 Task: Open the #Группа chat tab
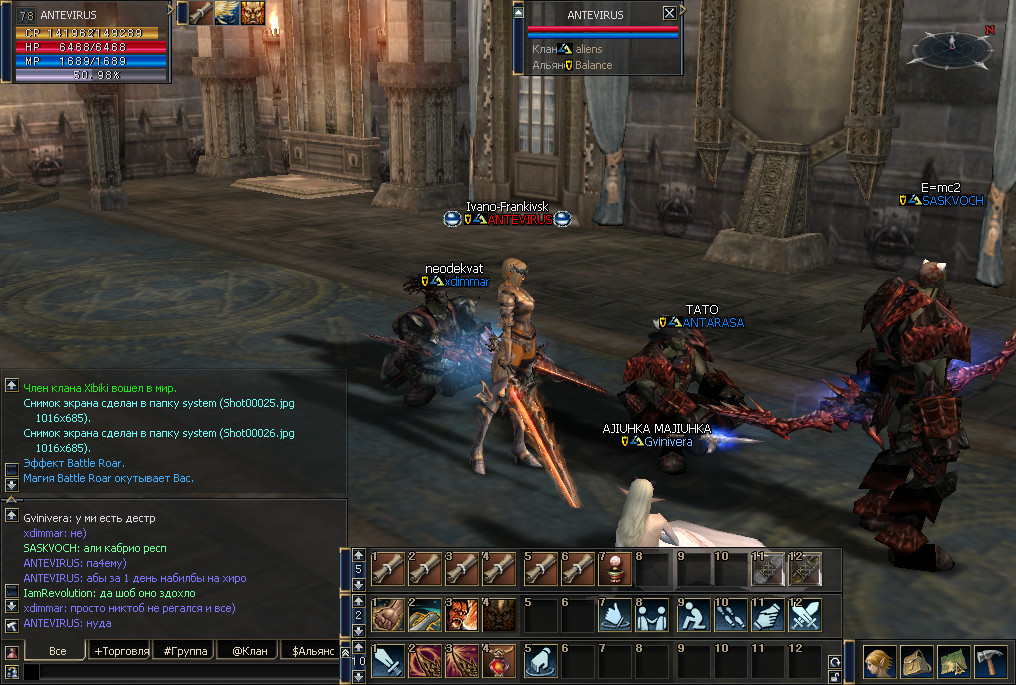186,651
